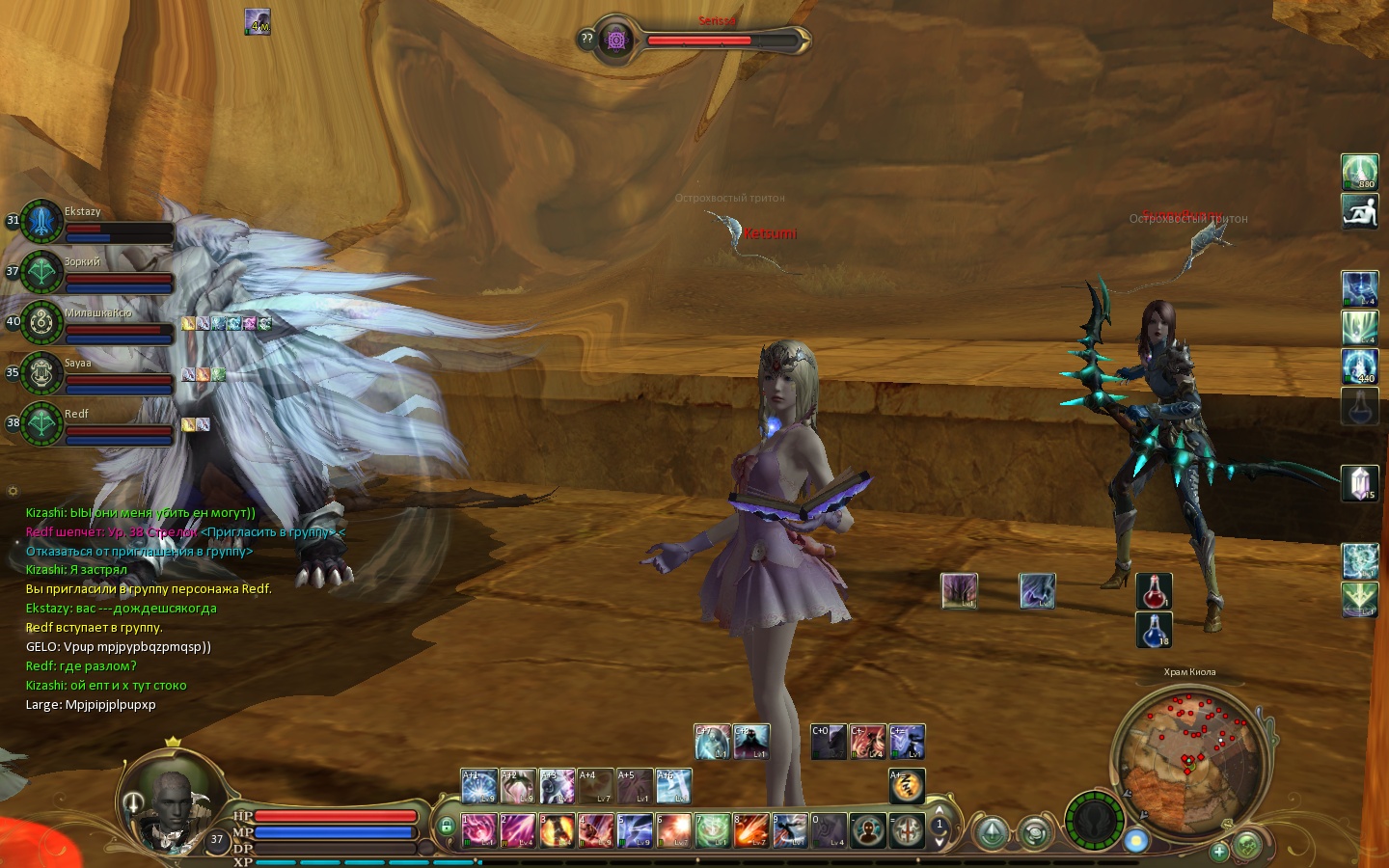Toggle the hotbar lock padlock

pos(446,827)
